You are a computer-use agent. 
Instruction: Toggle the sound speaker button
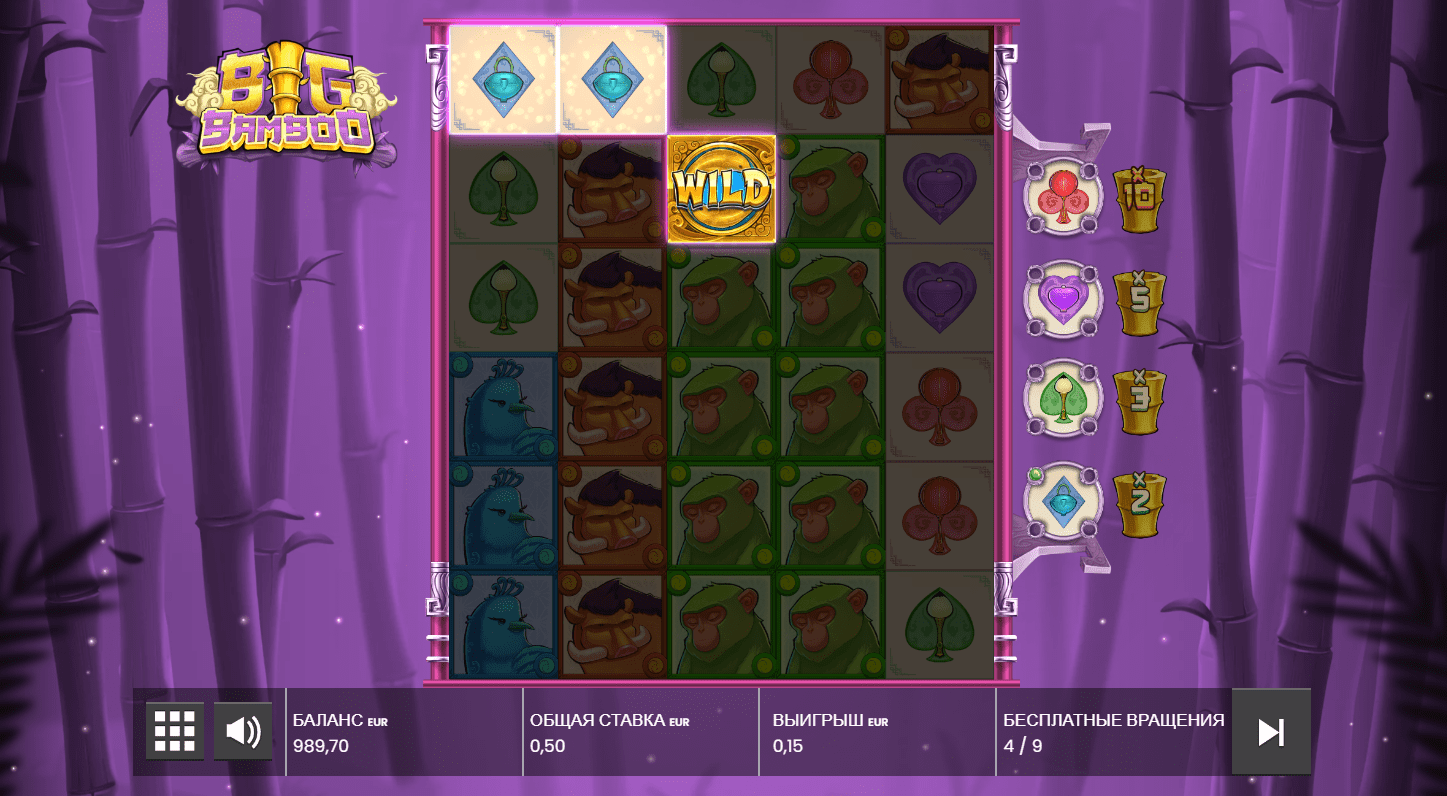click(x=243, y=731)
